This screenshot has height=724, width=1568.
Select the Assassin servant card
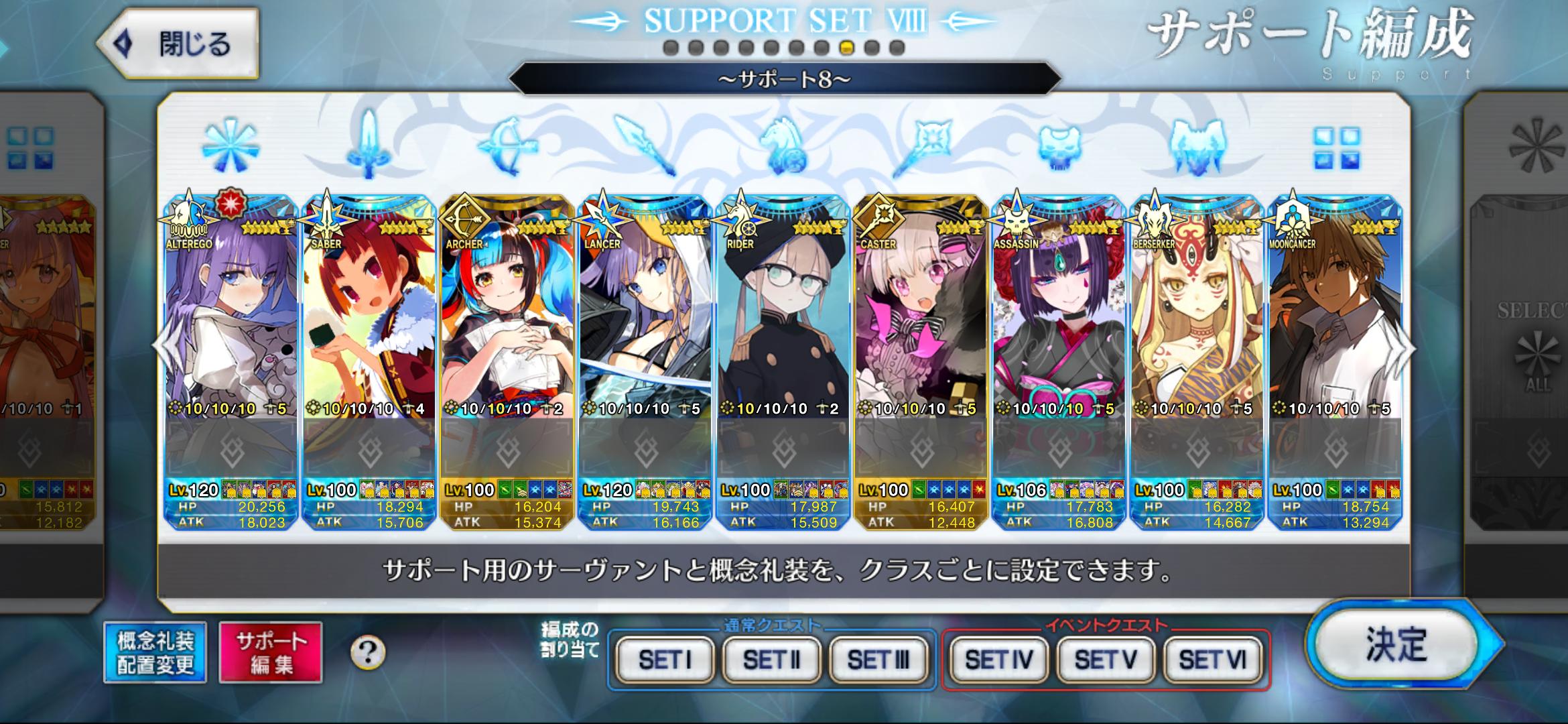coord(1059,322)
